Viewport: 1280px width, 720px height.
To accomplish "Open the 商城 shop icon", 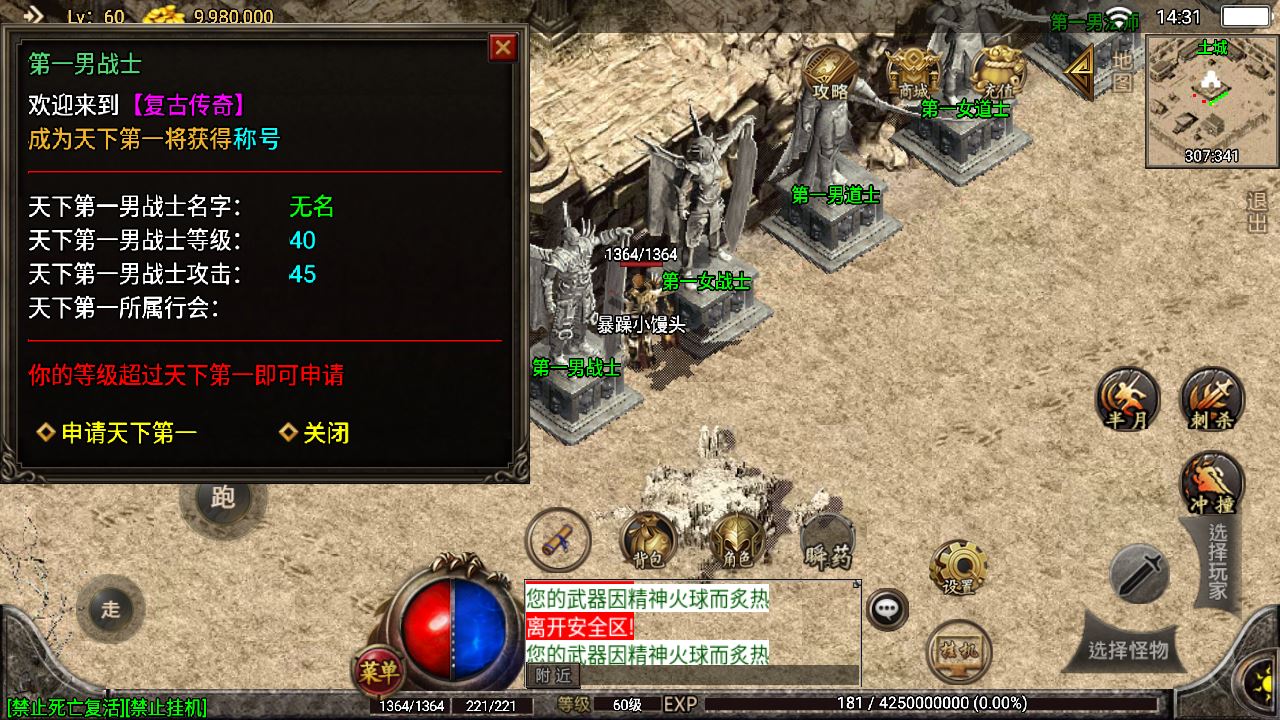I will [x=912, y=72].
